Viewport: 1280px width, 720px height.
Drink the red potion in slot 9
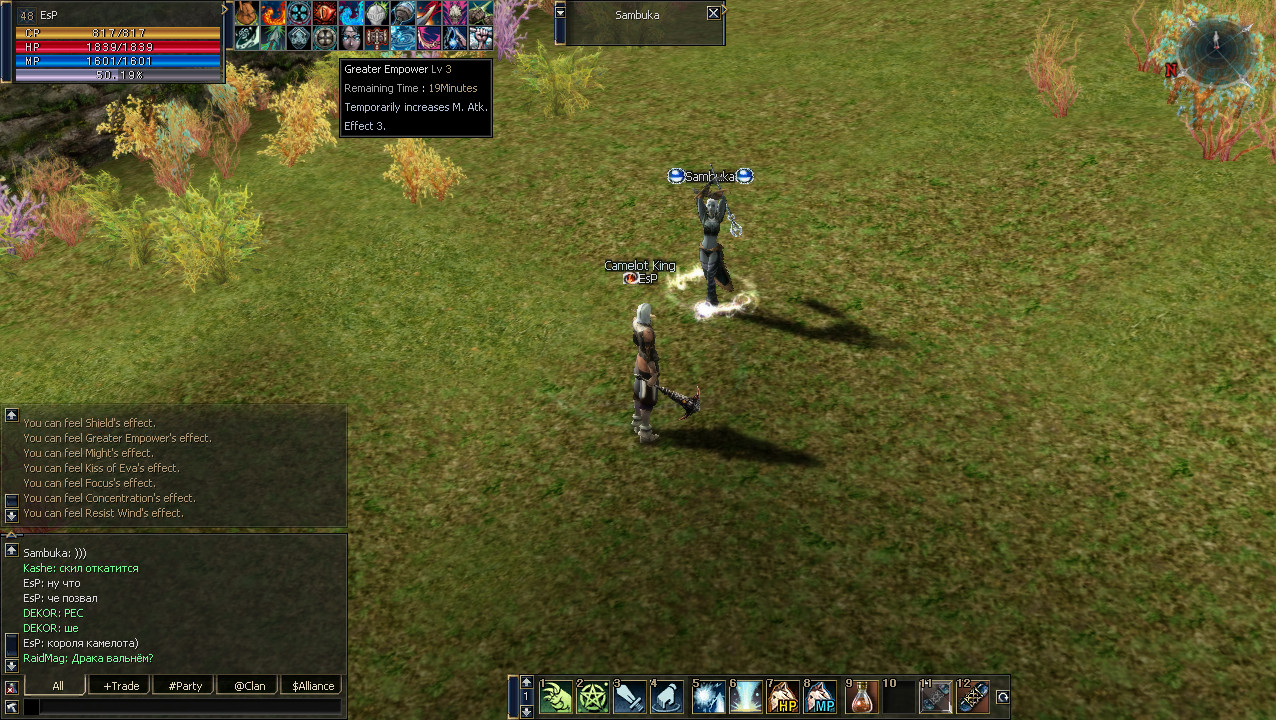[862, 697]
